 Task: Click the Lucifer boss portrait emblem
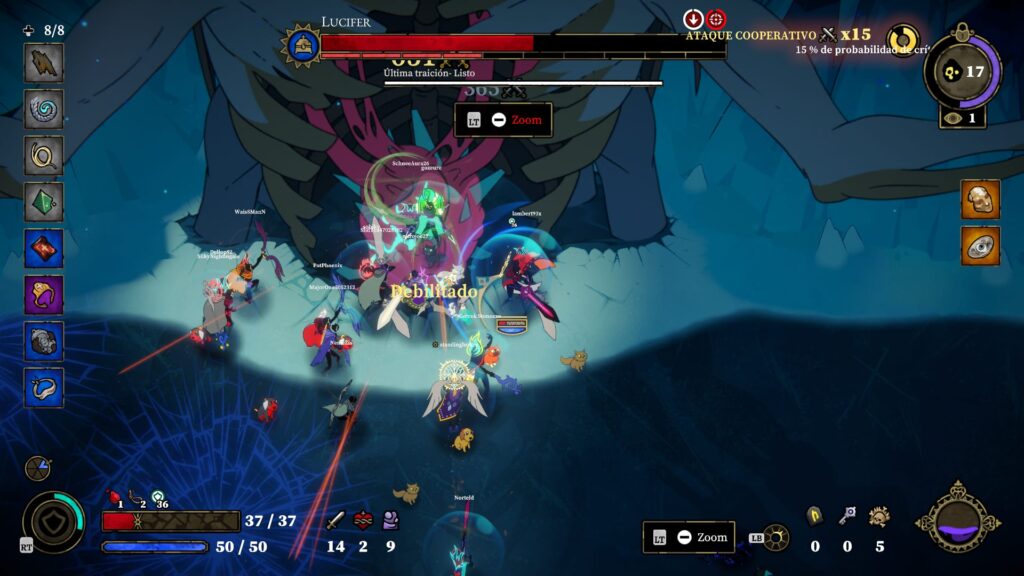tap(300, 46)
